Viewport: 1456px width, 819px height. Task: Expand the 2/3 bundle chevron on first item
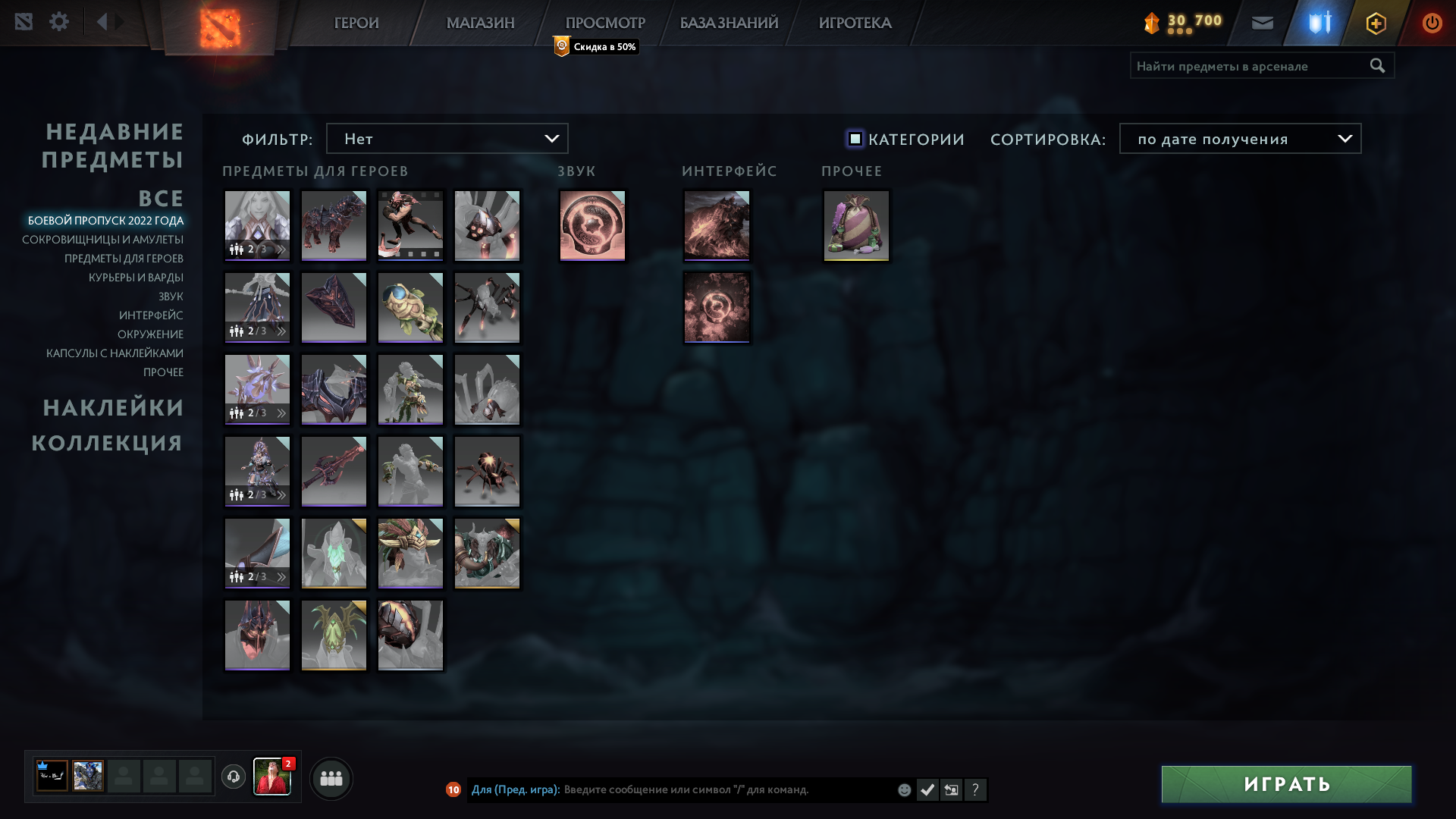(280, 248)
